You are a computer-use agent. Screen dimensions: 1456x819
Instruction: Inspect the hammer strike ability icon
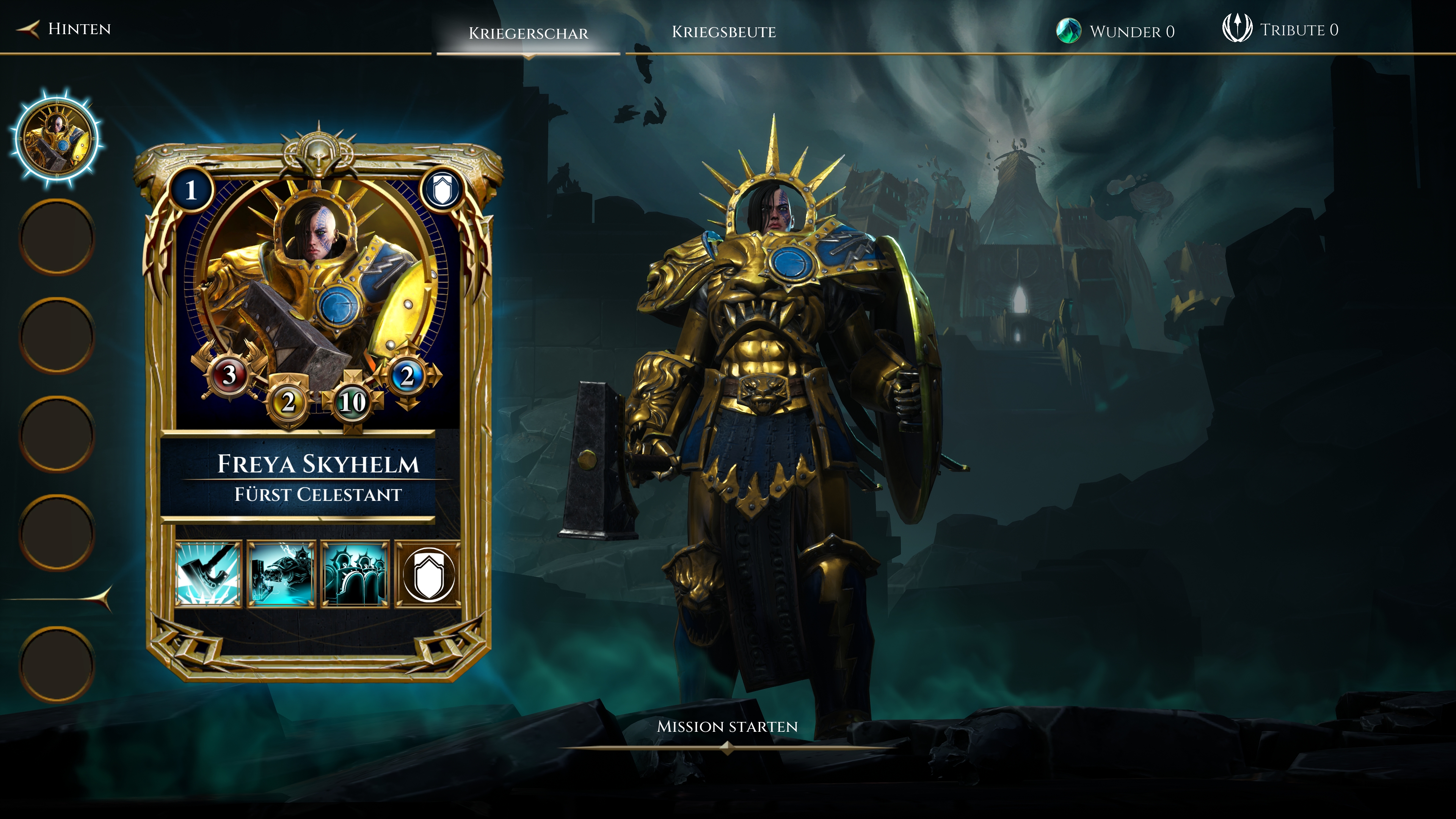tap(208, 574)
